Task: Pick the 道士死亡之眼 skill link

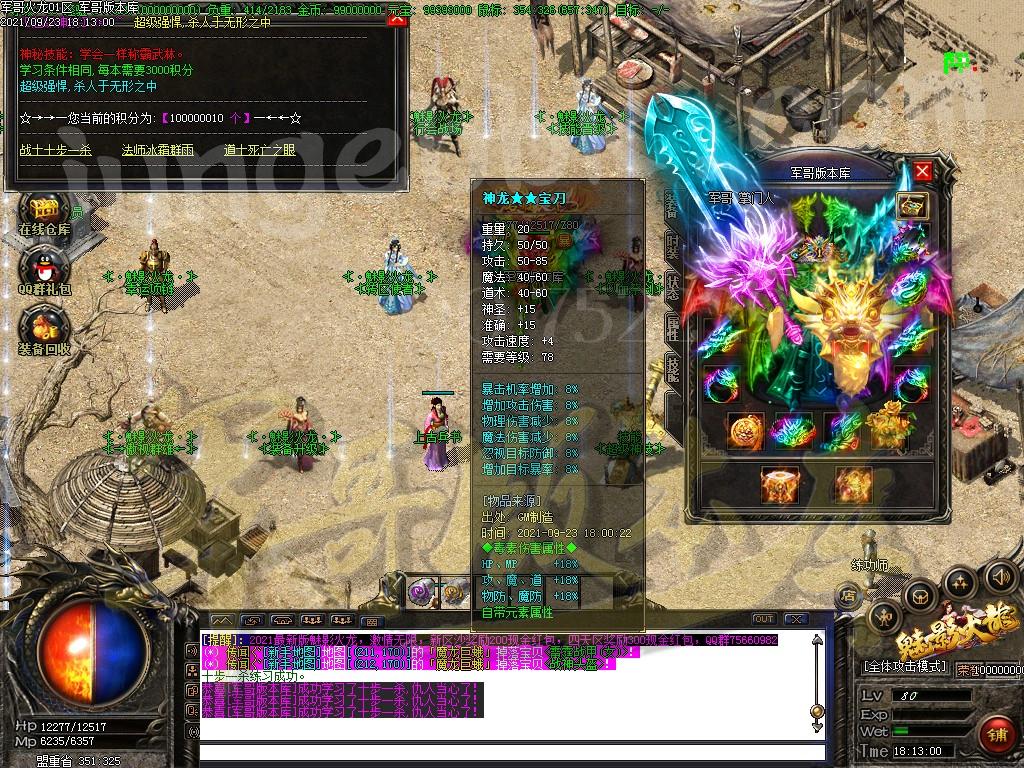Action: (x=260, y=150)
